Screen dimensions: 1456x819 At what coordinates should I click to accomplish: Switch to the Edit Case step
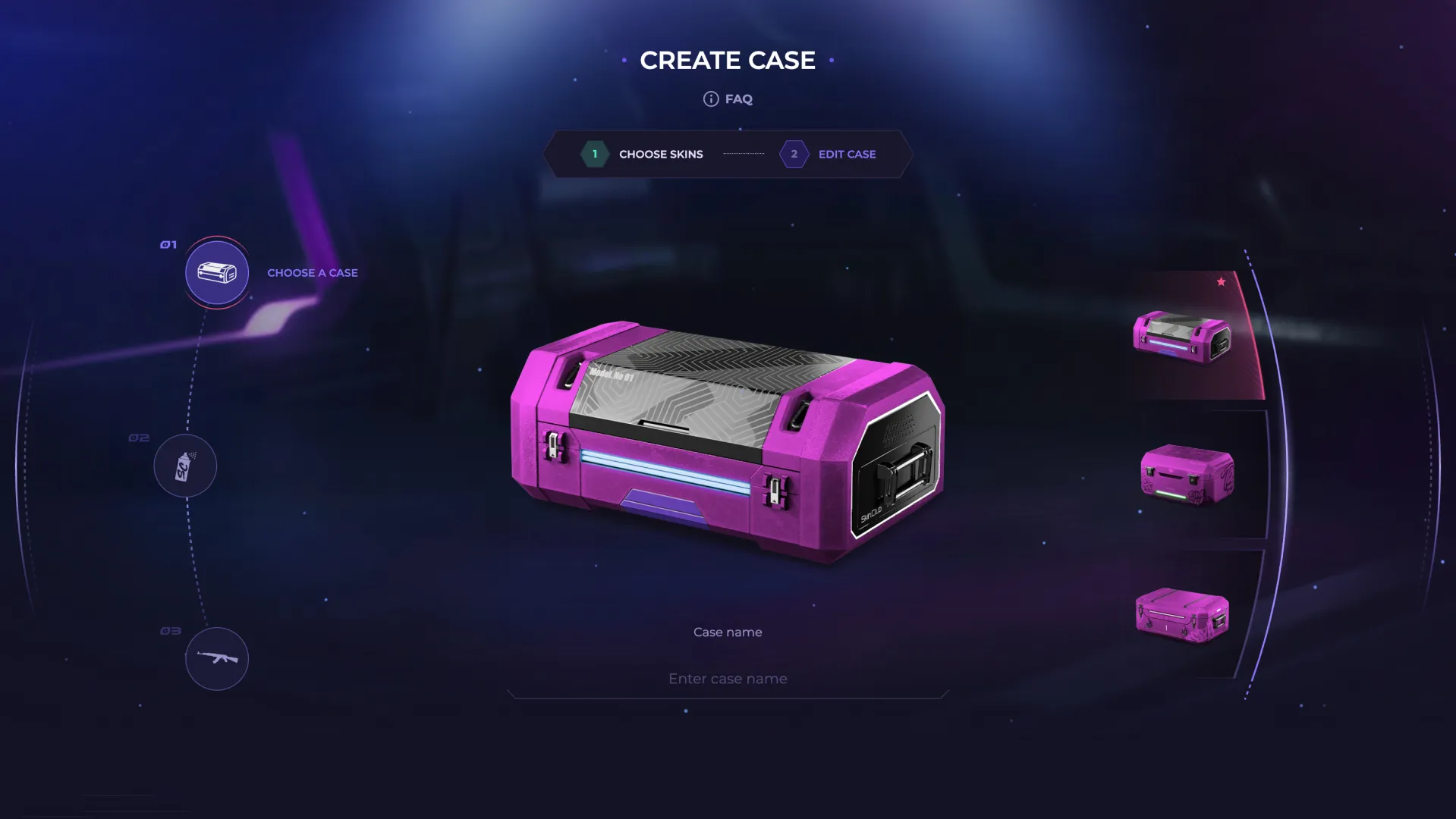click(x=847, y=154)
